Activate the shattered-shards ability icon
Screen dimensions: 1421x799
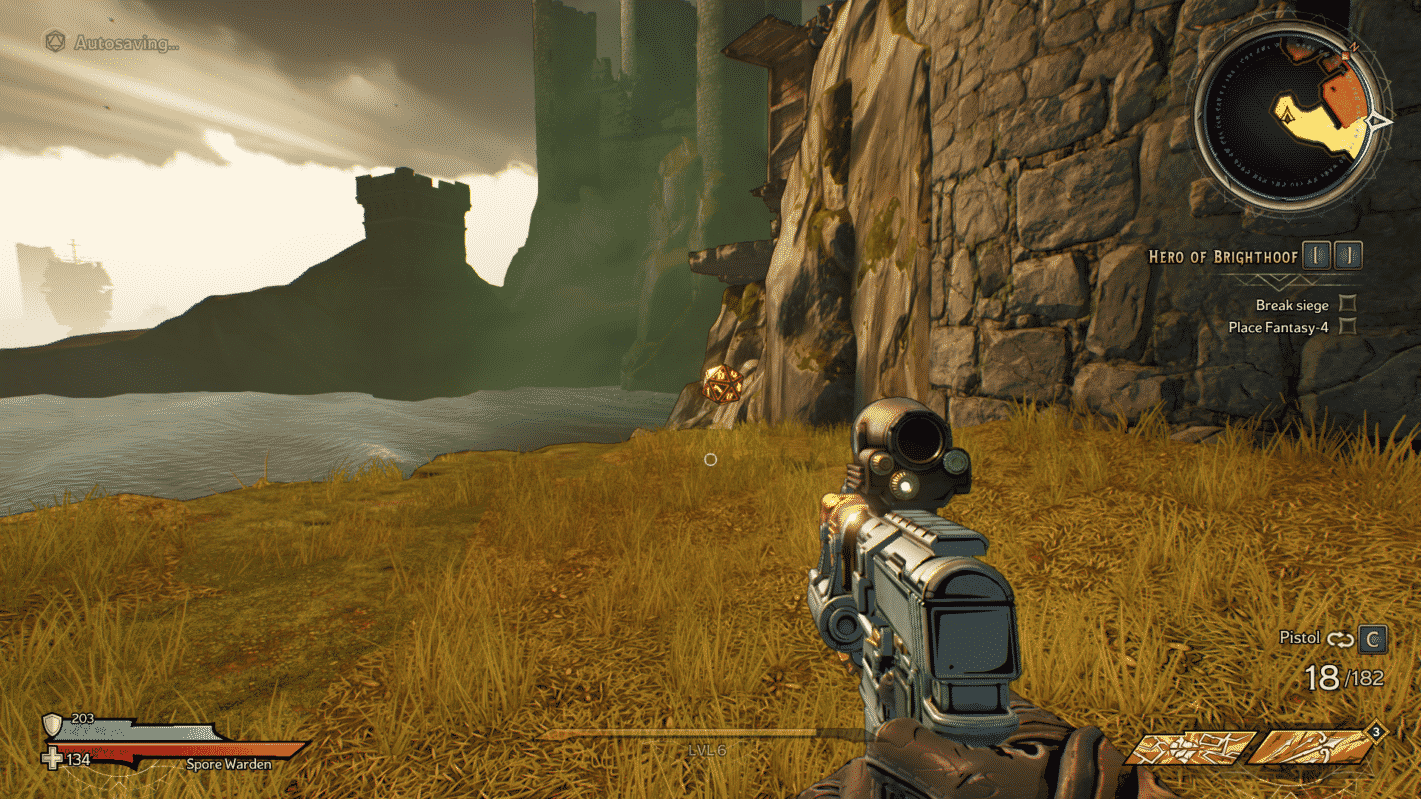(x=1190, y=746)
